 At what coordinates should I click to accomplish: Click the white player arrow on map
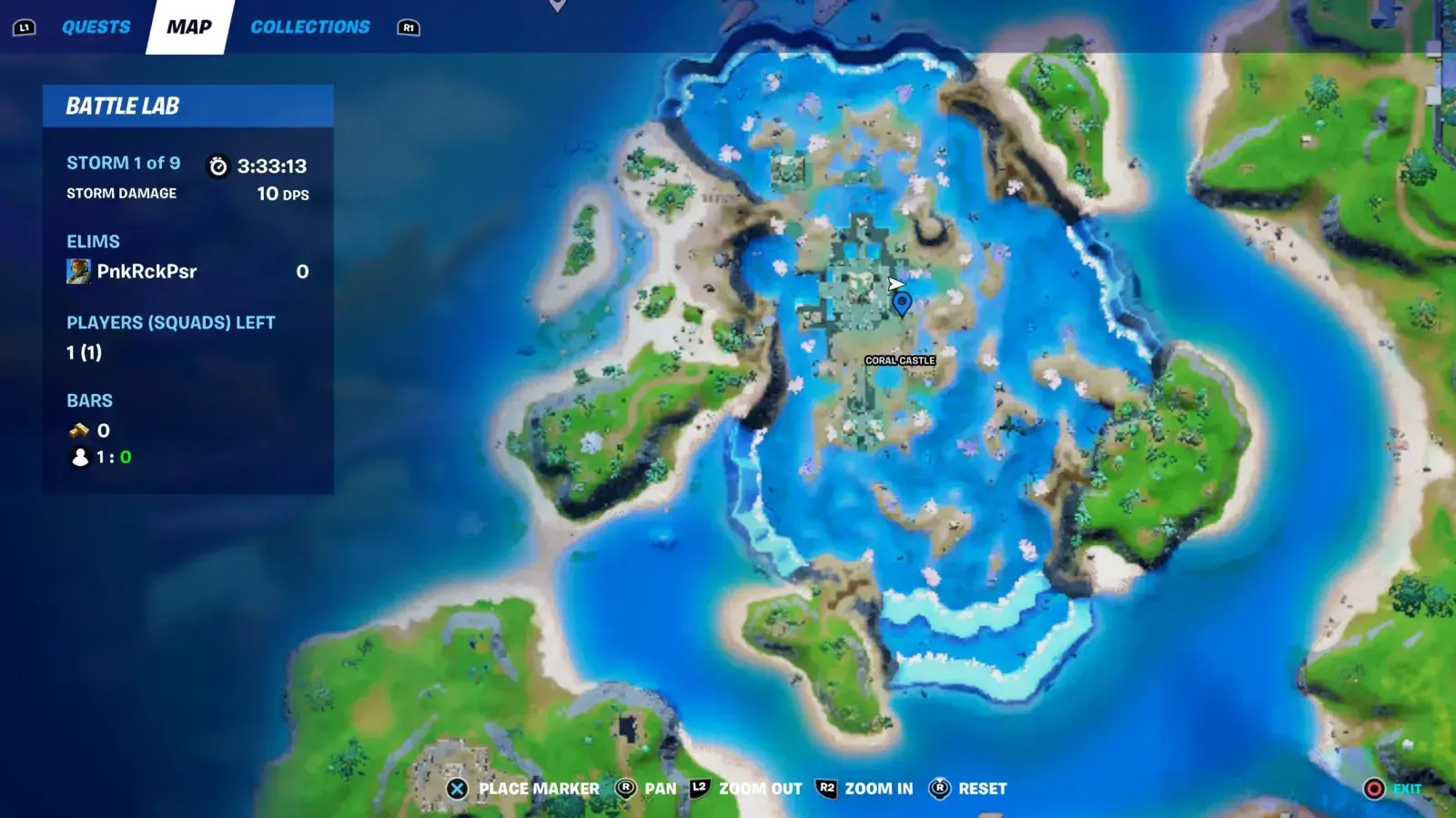895,284
